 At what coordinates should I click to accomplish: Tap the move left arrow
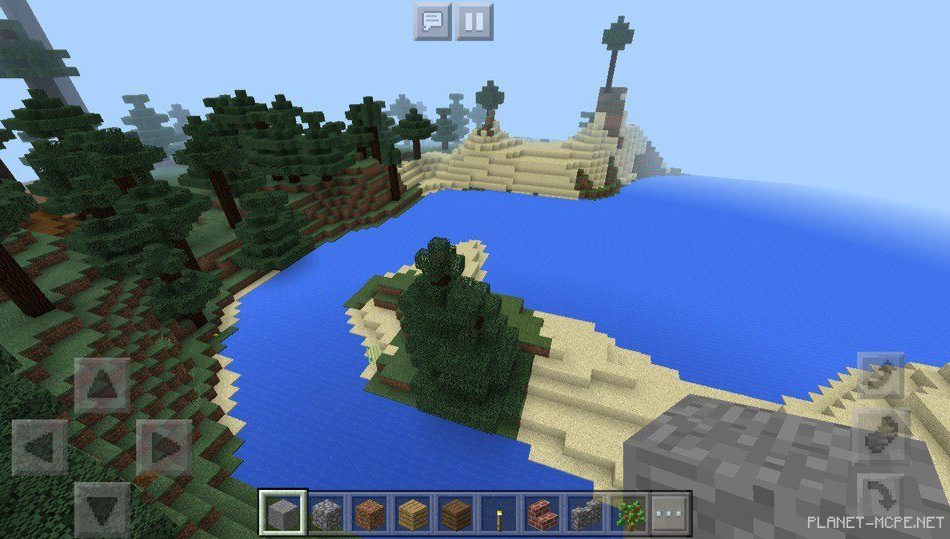click(x=40, y=446)
